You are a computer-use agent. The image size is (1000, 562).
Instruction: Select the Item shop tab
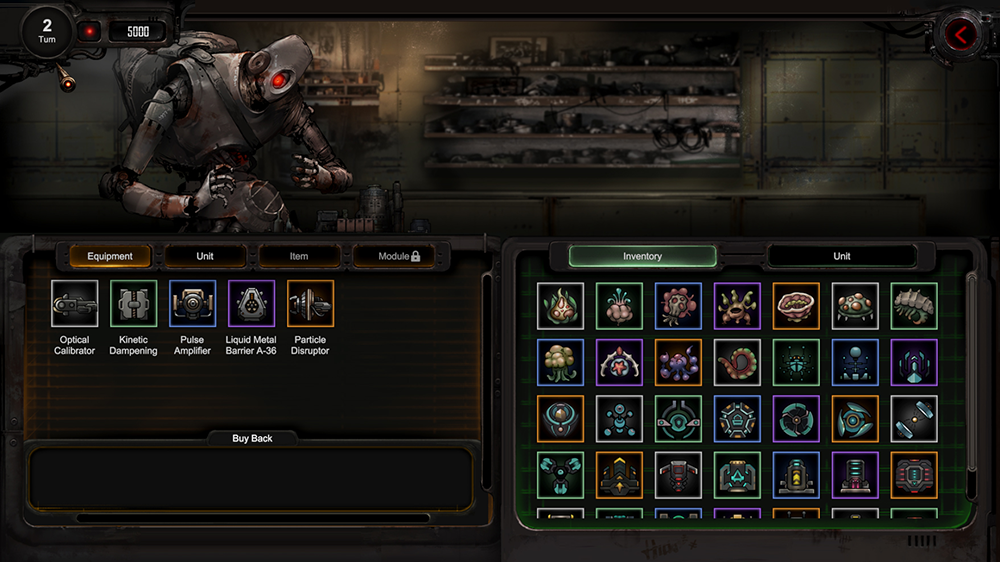(299, 256)
